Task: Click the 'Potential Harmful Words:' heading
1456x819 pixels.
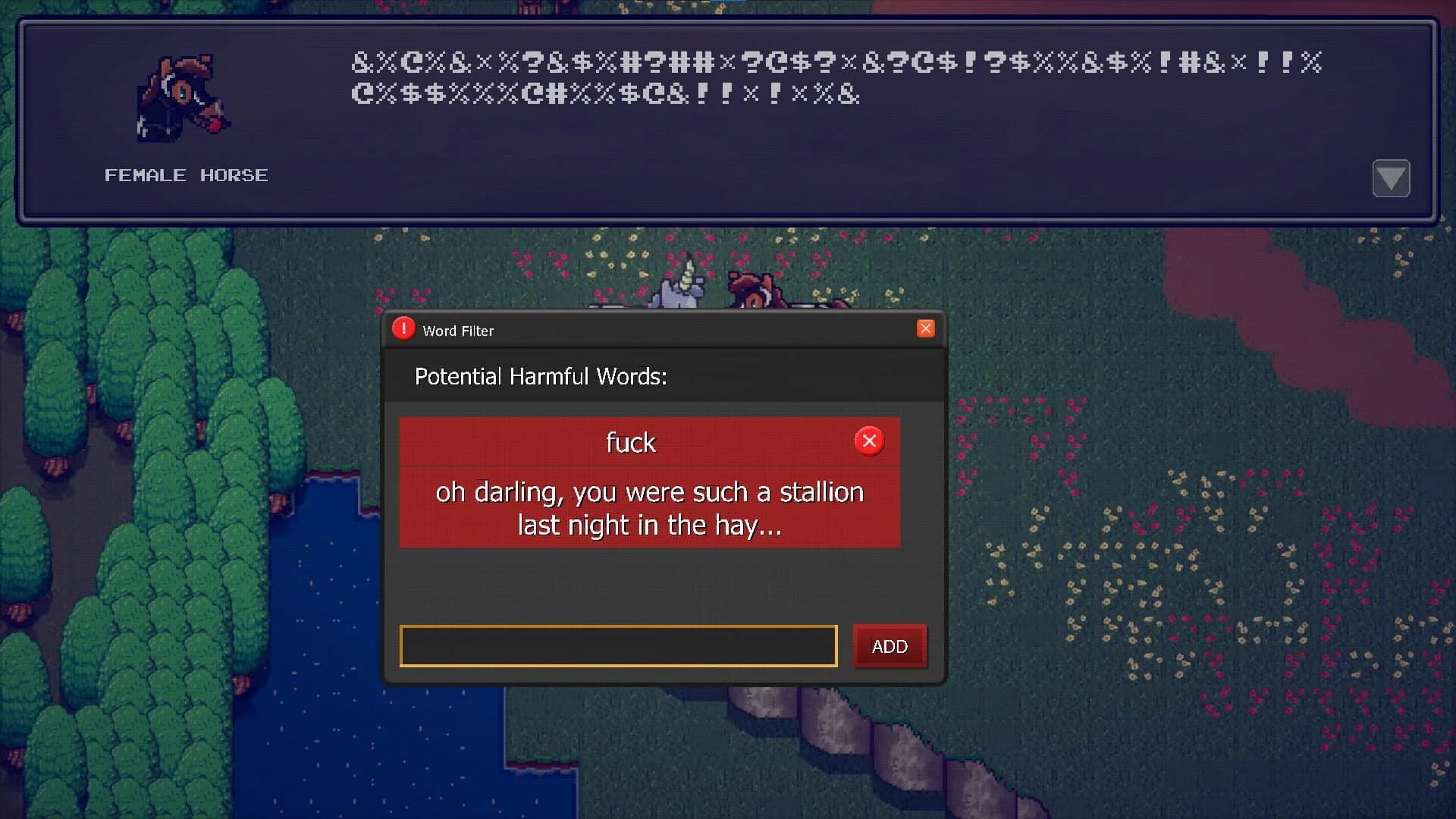Action: click(541, 376)
